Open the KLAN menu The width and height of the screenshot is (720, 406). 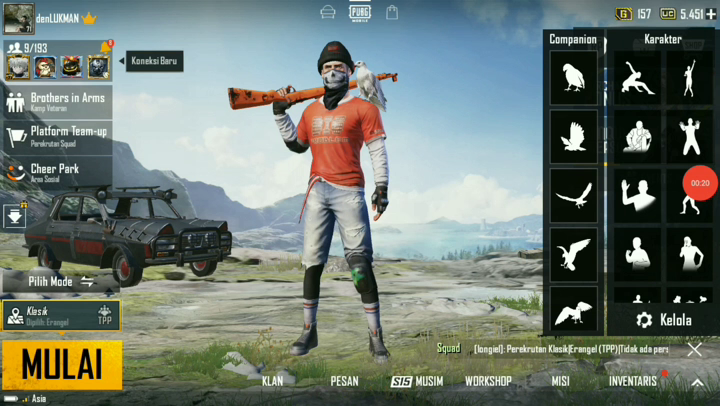point(272,381)
